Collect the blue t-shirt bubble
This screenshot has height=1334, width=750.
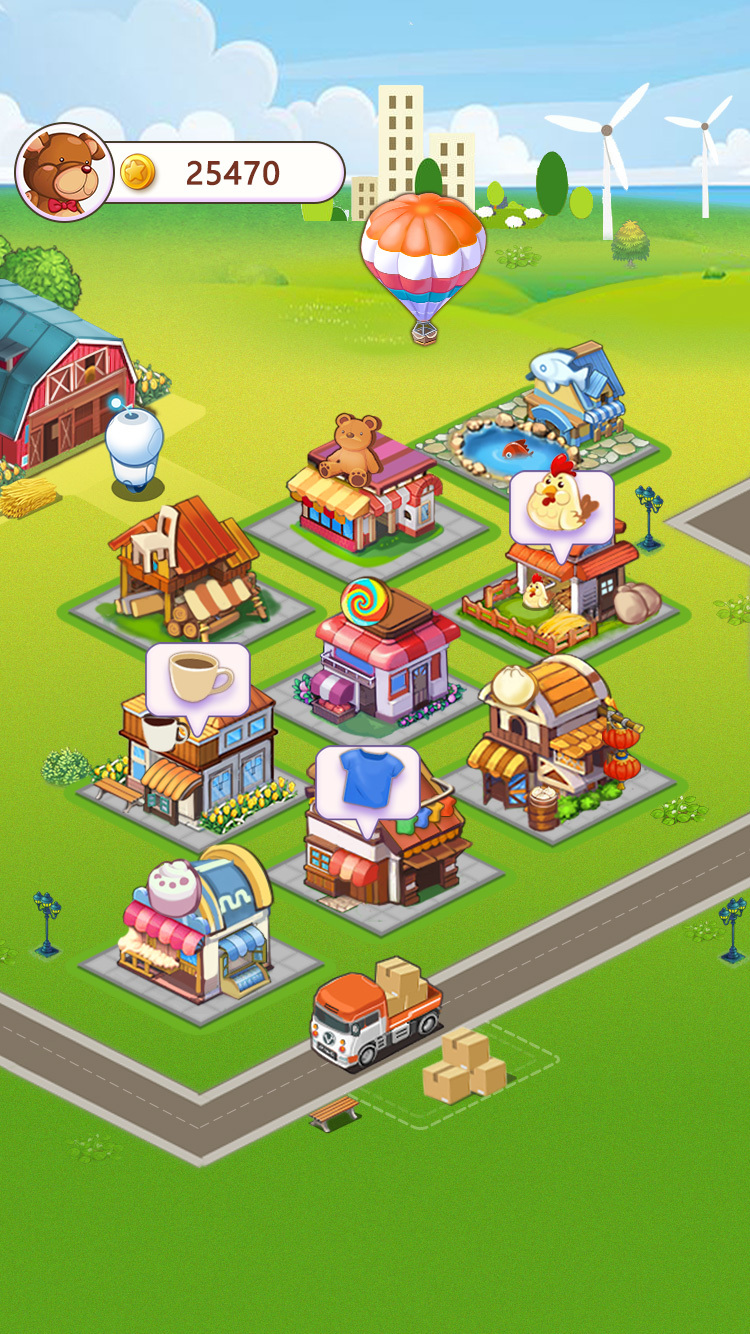(367, 783)
